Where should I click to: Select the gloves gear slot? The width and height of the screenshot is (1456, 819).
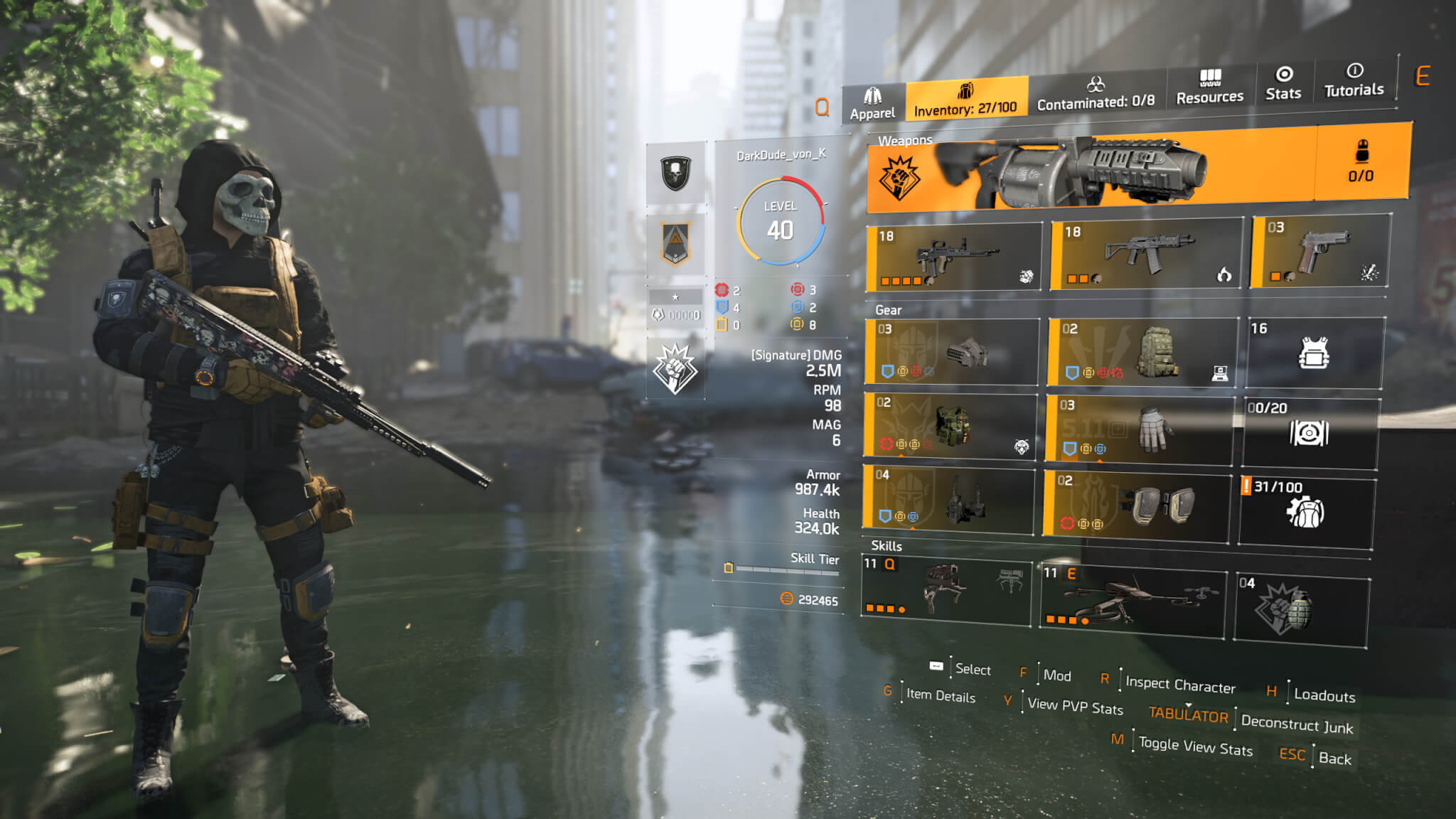(1140, 429)
